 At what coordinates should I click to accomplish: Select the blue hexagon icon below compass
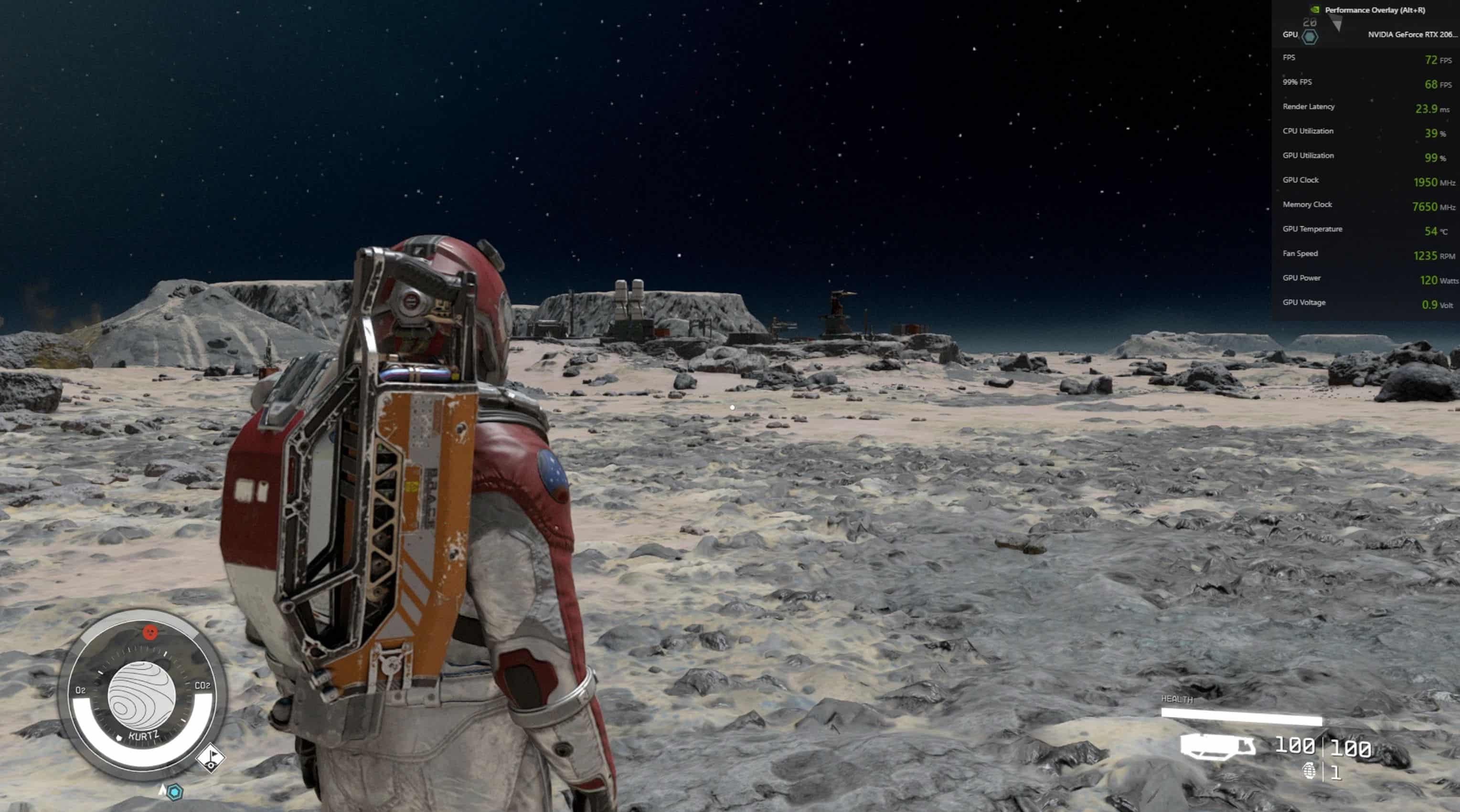pyautogui.click(x=175, y=791)
